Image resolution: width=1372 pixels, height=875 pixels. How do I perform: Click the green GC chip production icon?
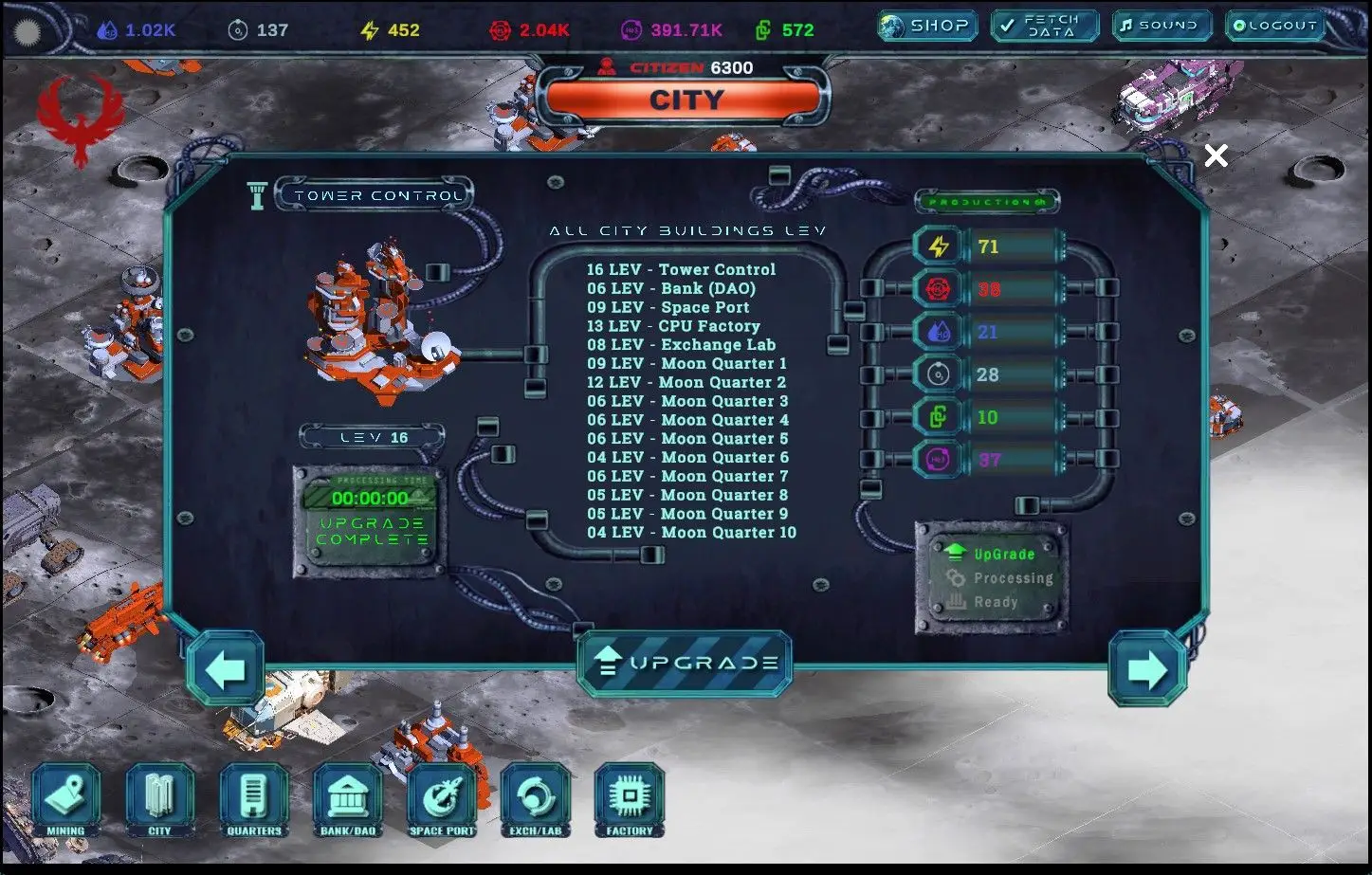(x=938, y=416)
